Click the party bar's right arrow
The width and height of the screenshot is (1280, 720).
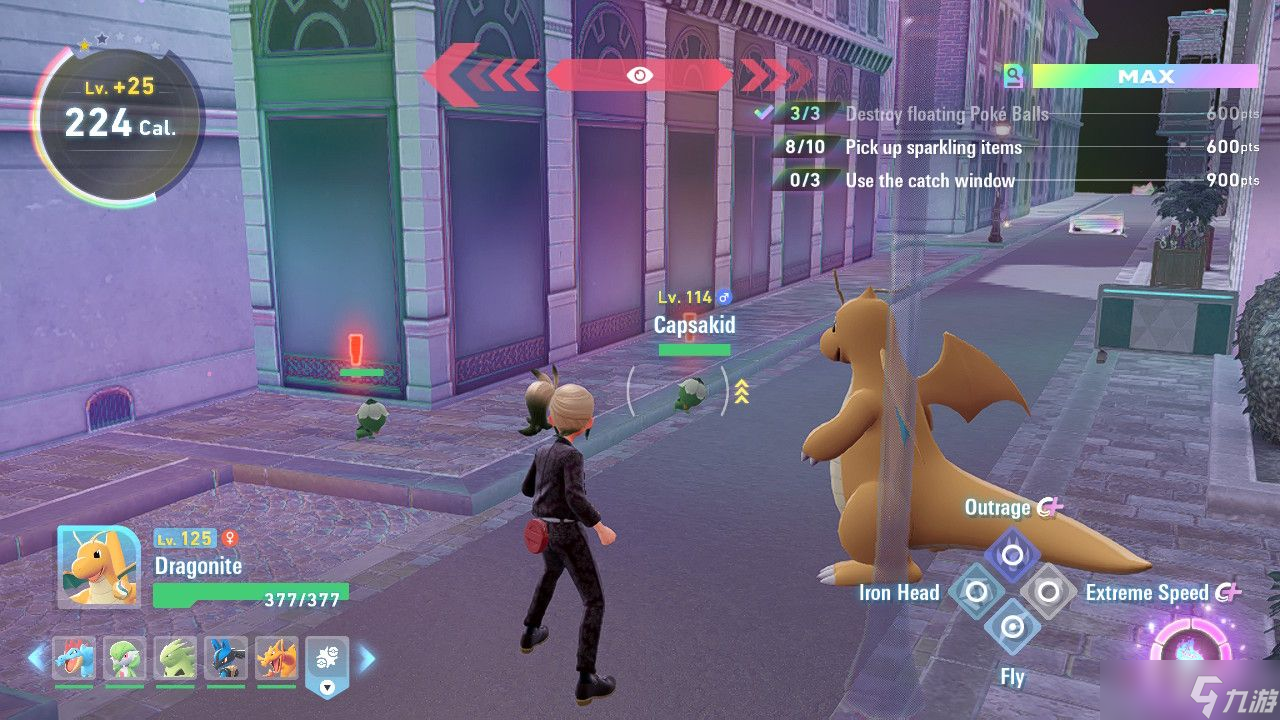point(367,658)
